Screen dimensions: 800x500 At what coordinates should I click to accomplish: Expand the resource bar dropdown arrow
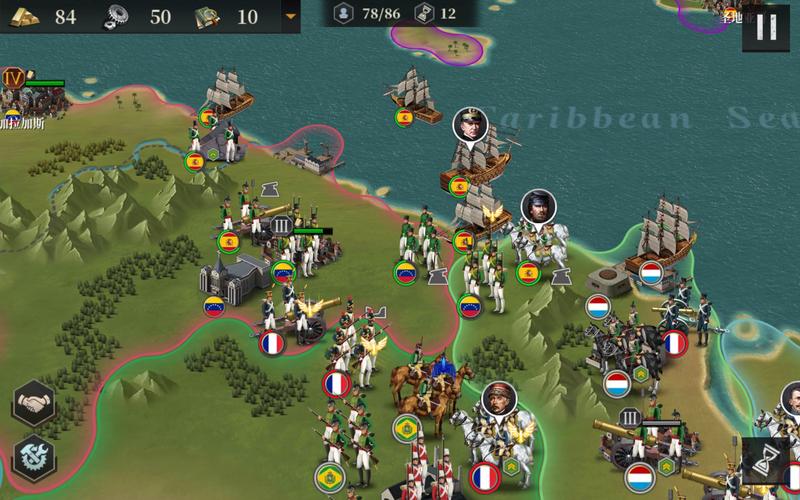pyautogui.click(x=291, y=16)
